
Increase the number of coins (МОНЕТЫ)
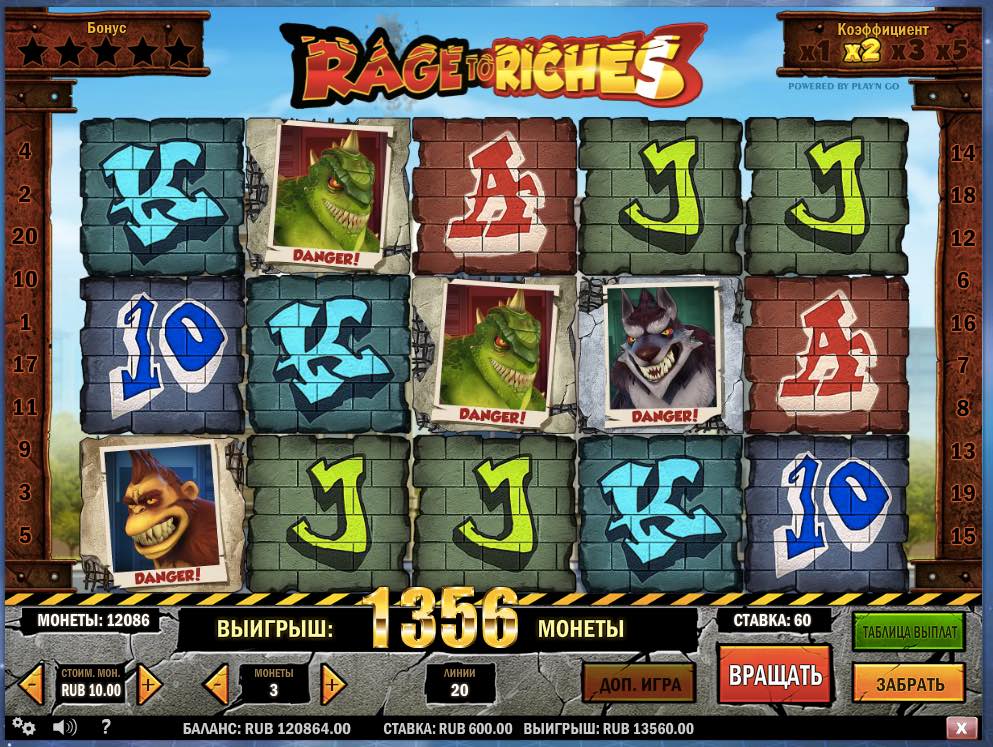332,685
